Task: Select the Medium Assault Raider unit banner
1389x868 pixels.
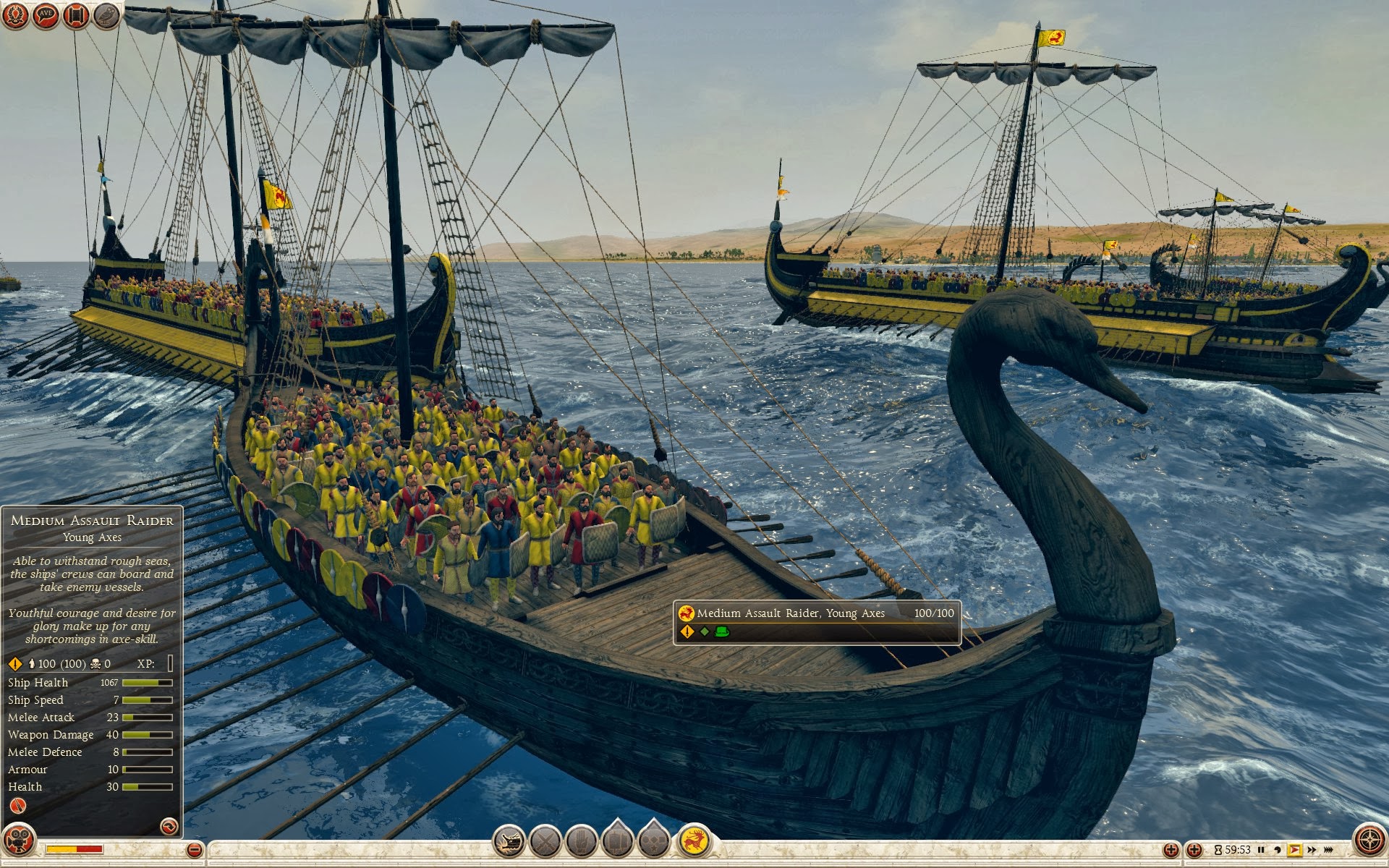Action: click(x=816, y=621)
